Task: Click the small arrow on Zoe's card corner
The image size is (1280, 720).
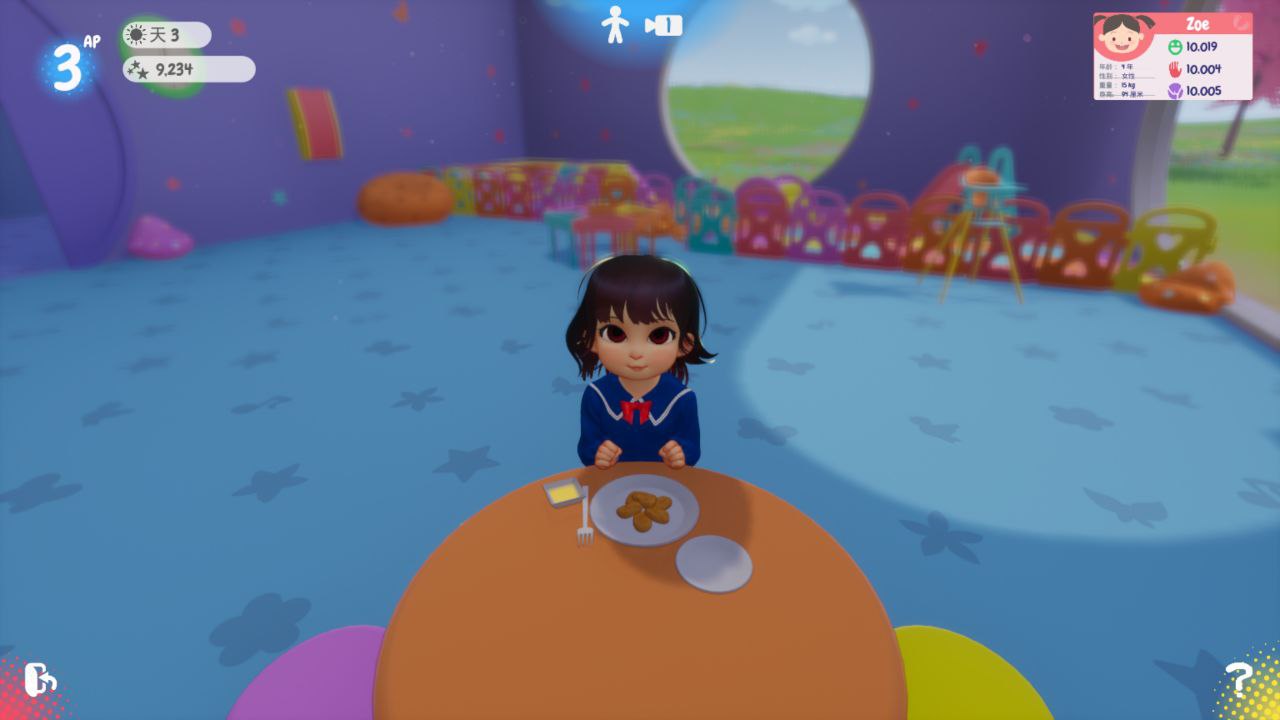Action: [1240, 23]
